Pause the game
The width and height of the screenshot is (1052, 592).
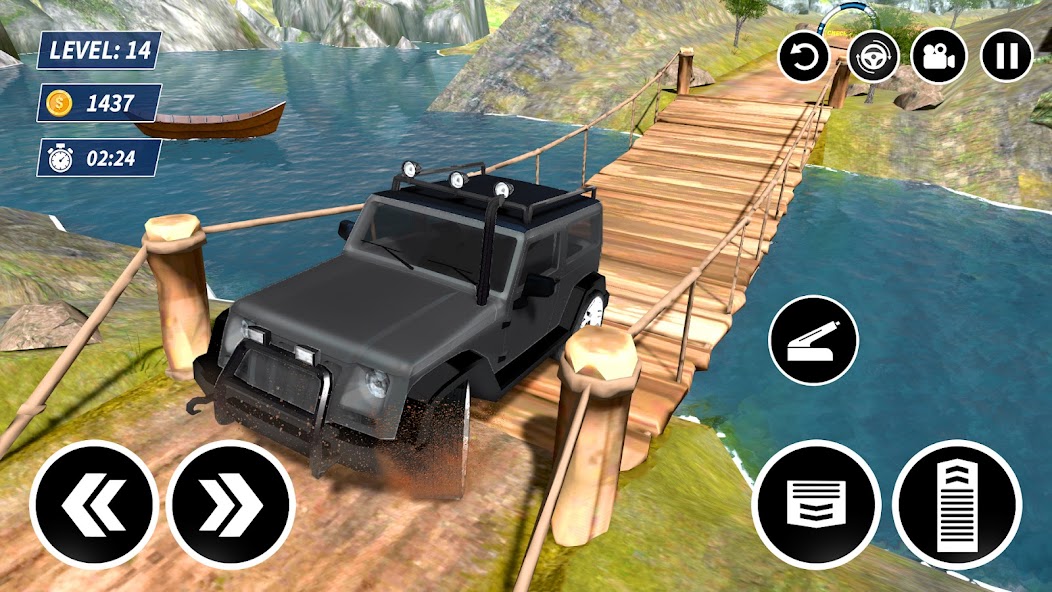[x=1006, y=55]
